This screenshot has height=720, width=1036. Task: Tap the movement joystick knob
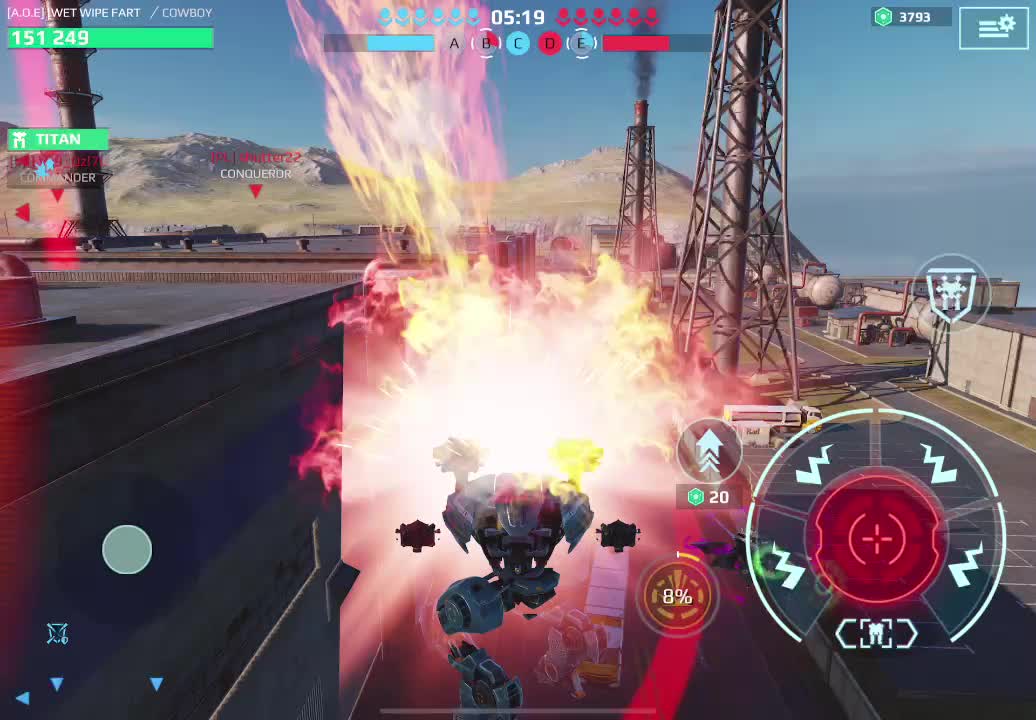[127, 549]
